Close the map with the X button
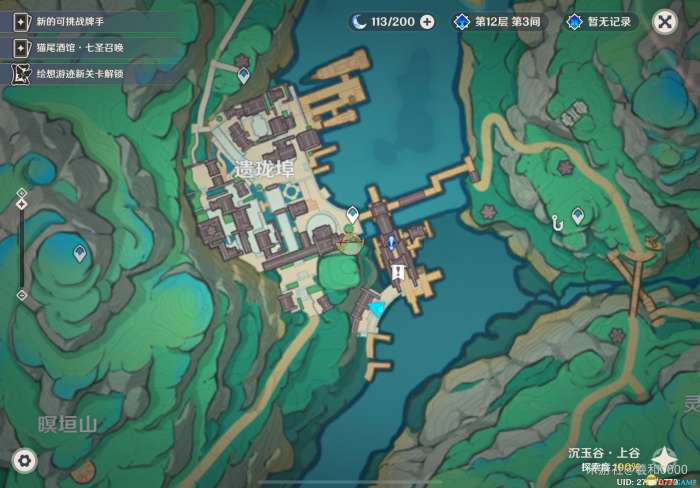 (664, 22)
